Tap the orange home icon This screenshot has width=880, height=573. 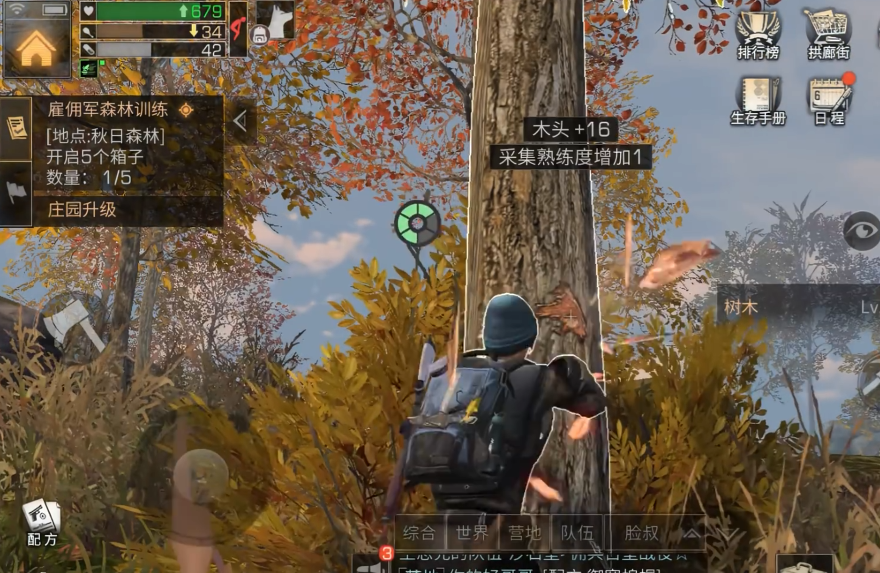click(x=36, y=43)
